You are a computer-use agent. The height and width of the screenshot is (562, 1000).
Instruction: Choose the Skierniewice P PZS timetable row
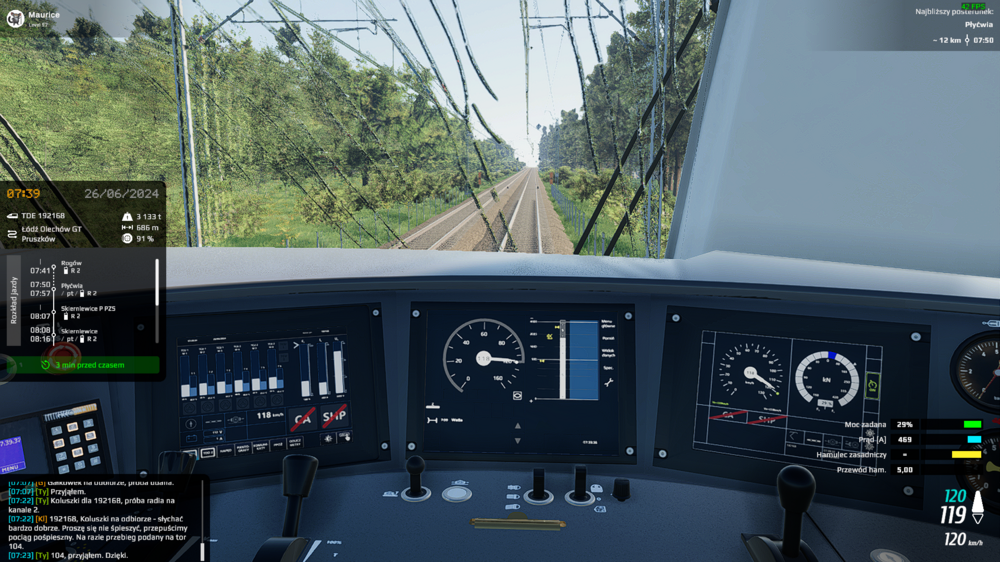[x=88, y=309]
